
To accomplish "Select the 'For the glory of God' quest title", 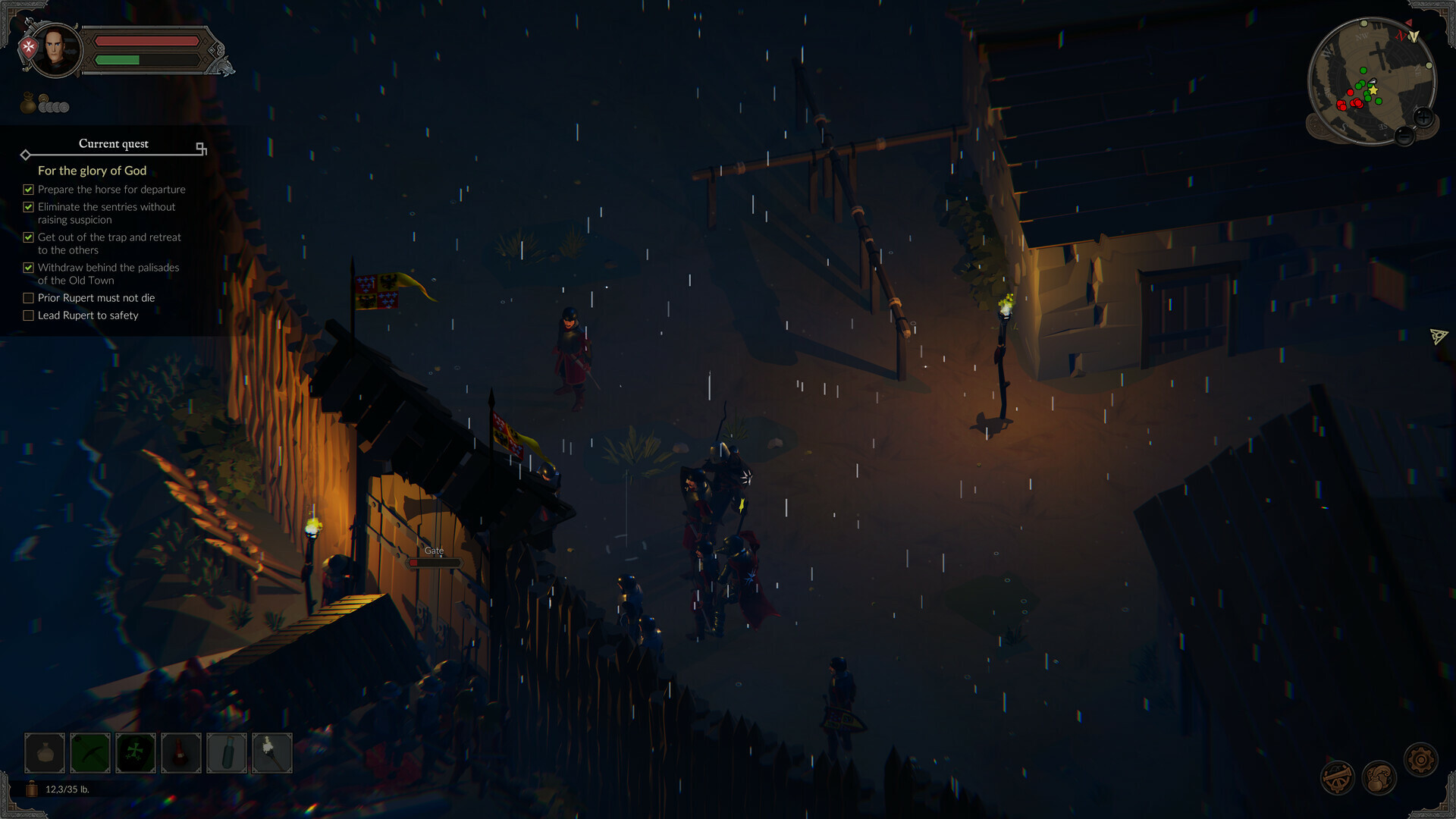I will pyautogui.click(x=91, y=171).
